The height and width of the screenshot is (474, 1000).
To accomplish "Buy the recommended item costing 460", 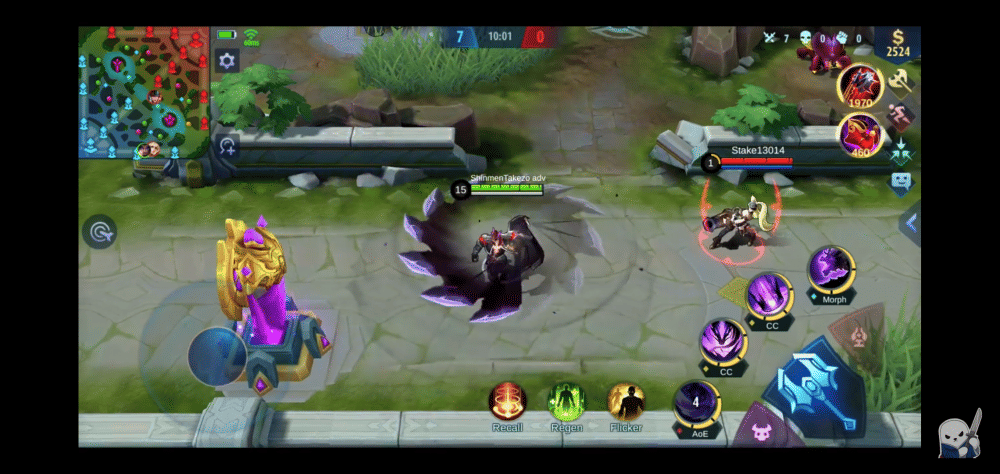I will pyautogui.click(x=859, y=133).
